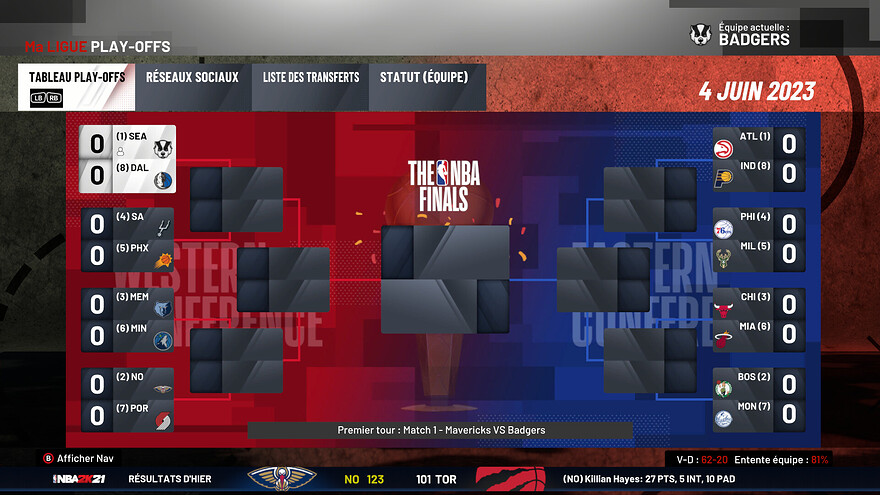Image resolution: width=880 pixels, height=495 pixels.
Task: Select the PHI vs MIL matchup
Action: 758,240
